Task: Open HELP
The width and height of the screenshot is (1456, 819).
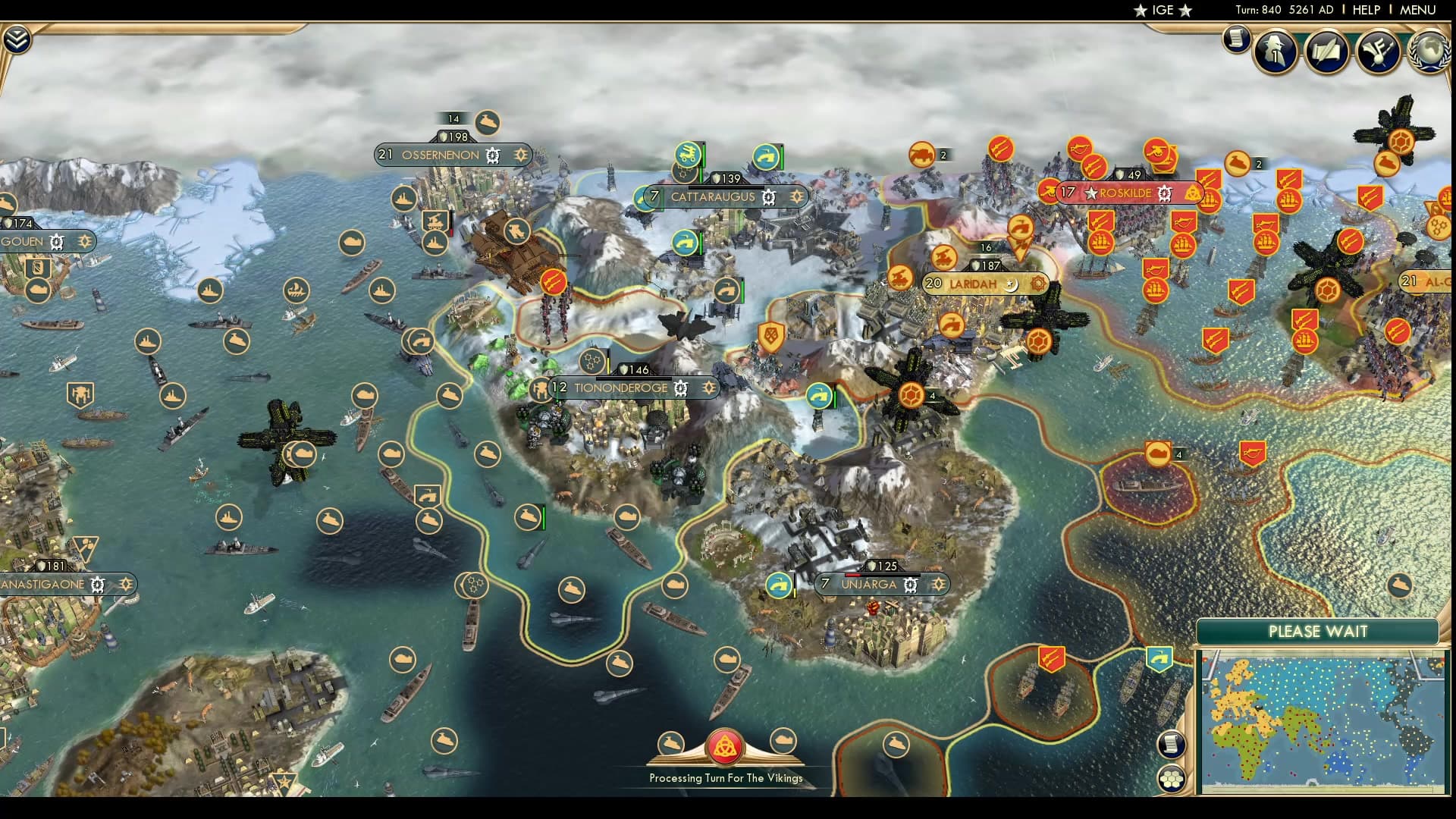Action: 1367,10
